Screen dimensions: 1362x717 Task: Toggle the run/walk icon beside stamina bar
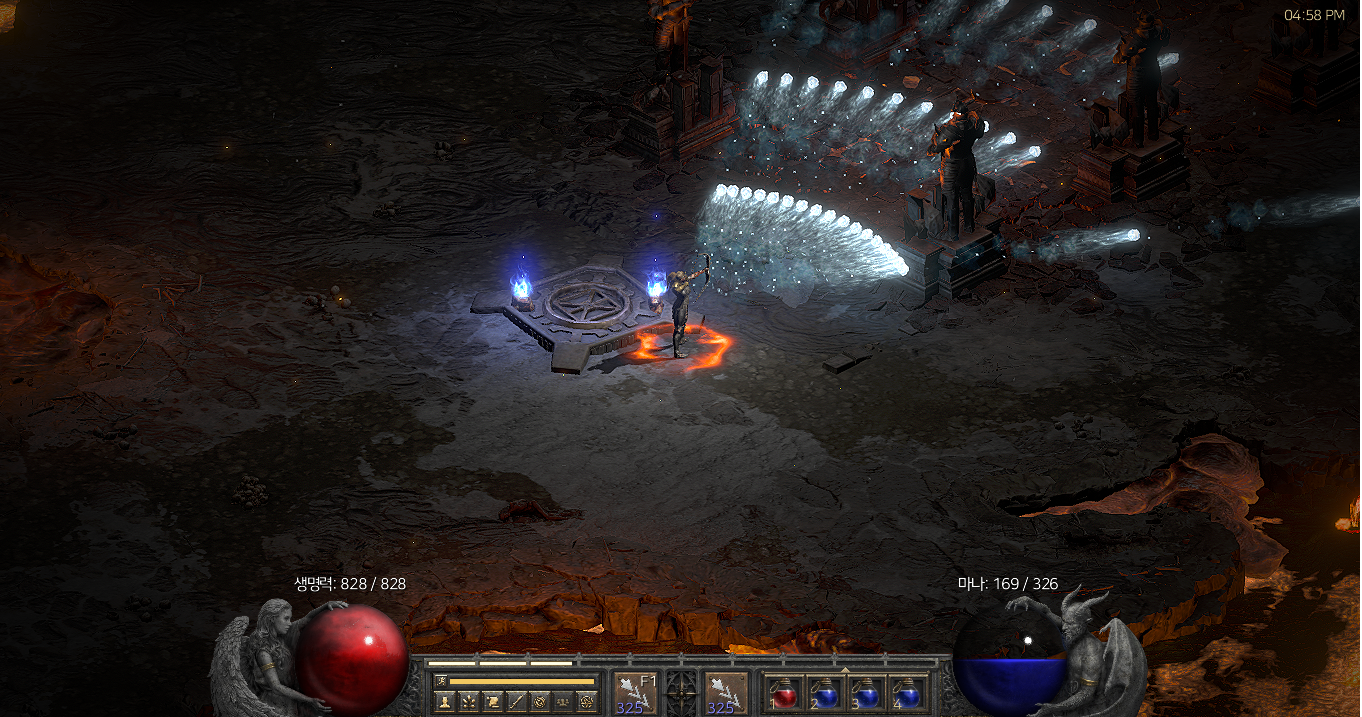pyautogui.click(x=441, y=681)
